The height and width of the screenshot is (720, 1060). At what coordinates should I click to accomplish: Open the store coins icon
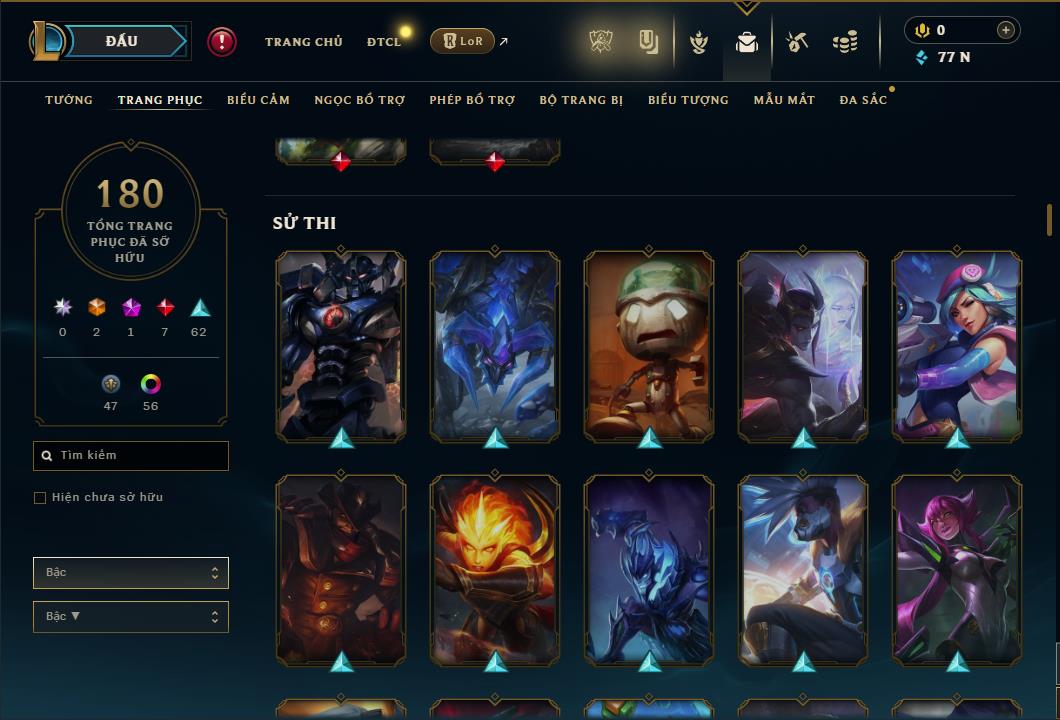[845, 42]
